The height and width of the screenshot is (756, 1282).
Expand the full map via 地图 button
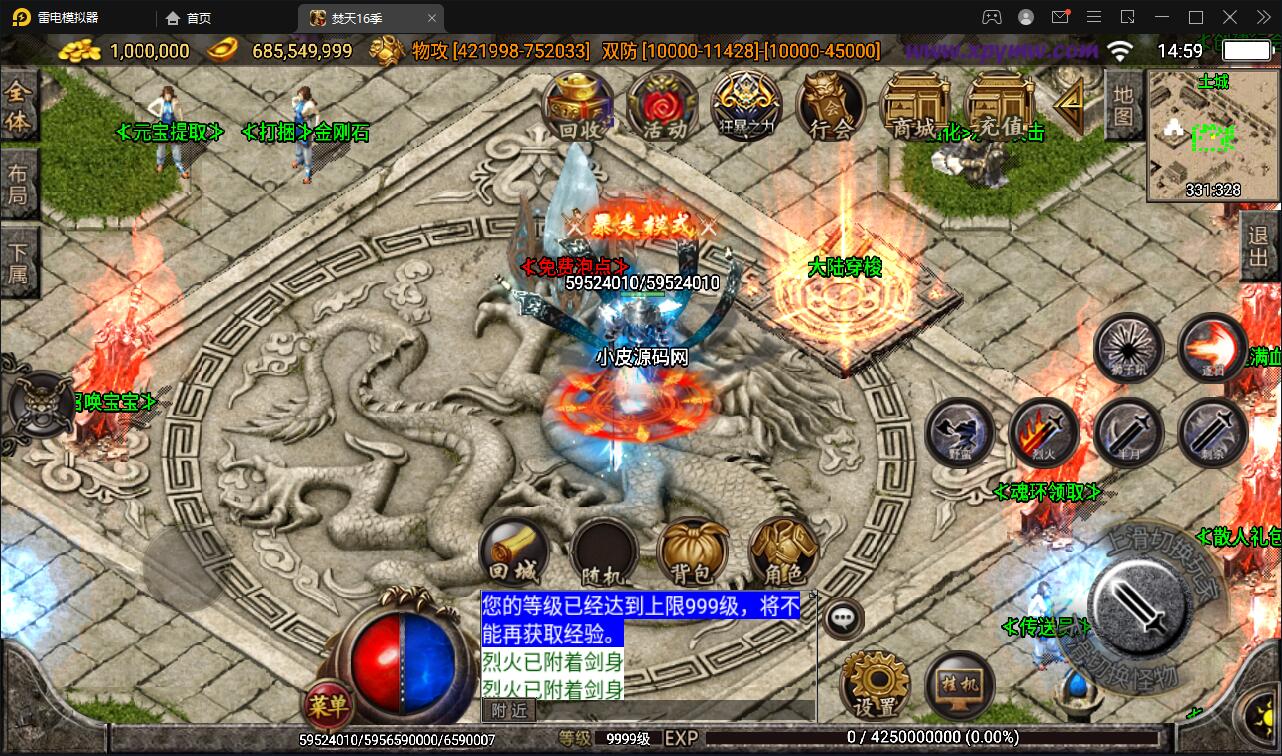pos(1125,105)
